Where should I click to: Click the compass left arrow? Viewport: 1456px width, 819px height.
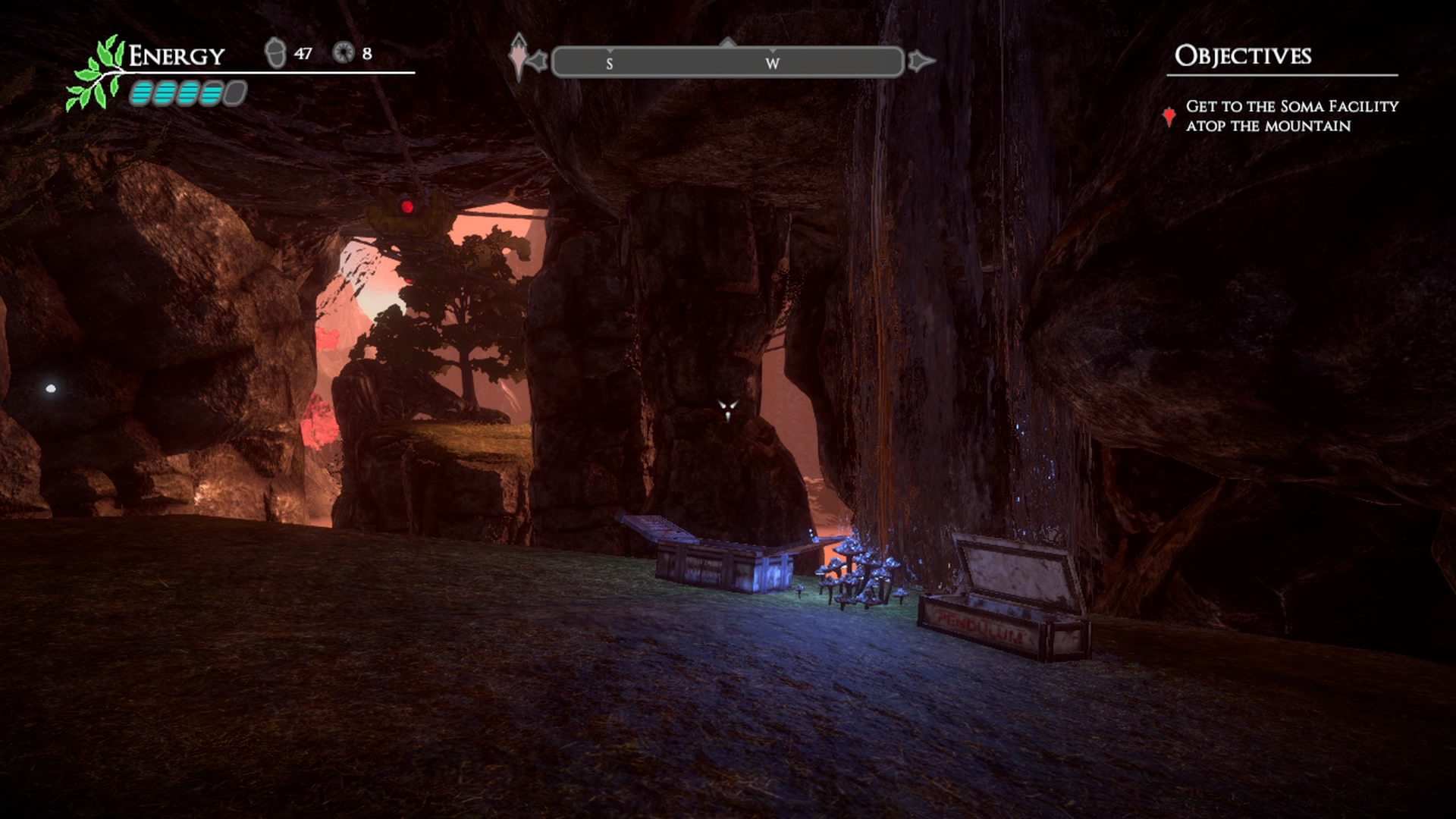tap(536, 61)
